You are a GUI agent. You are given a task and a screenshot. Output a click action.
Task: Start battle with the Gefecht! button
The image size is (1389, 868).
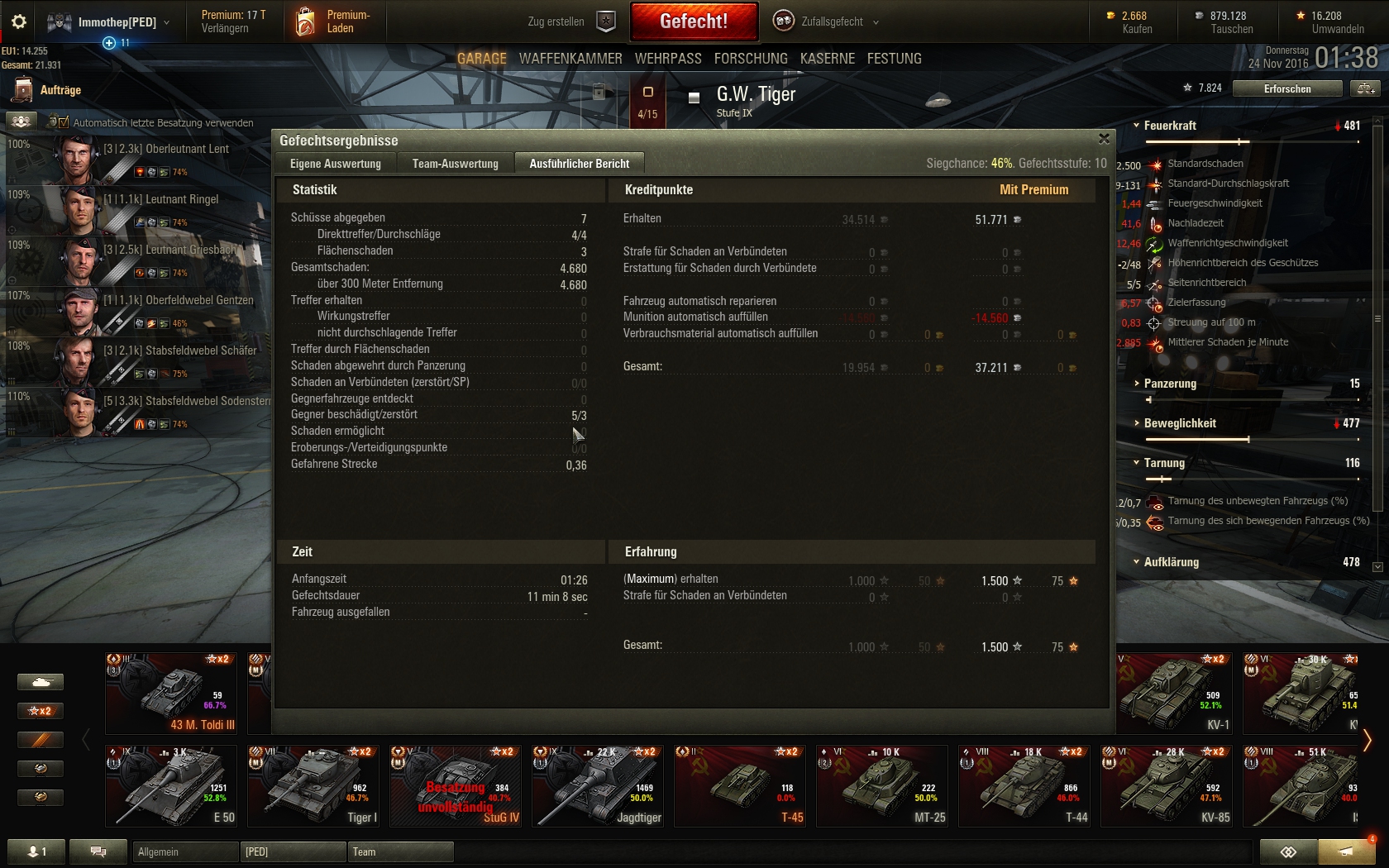pos(694,21)
